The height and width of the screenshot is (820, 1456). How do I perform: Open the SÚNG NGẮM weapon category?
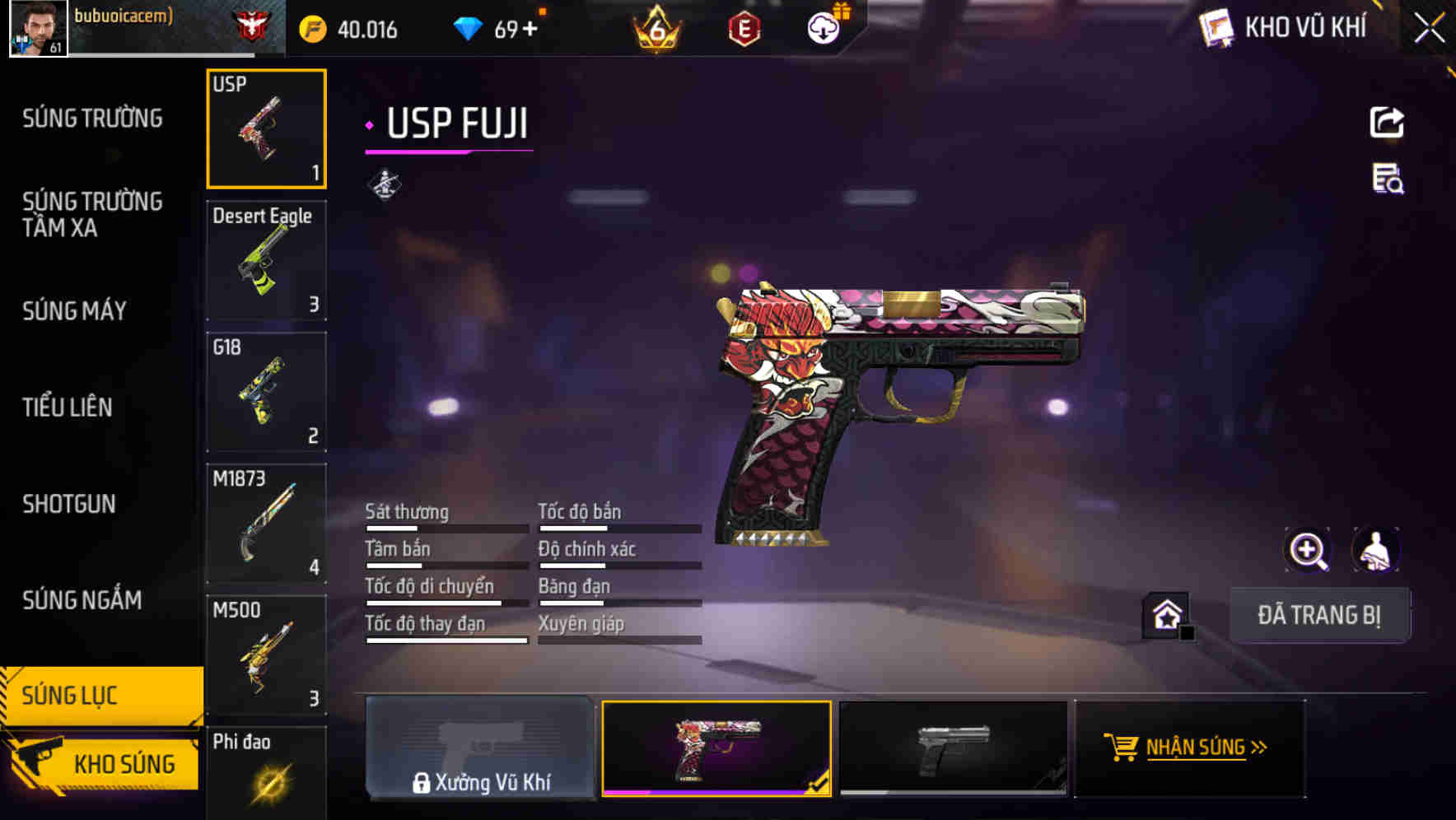click(82, 600)
